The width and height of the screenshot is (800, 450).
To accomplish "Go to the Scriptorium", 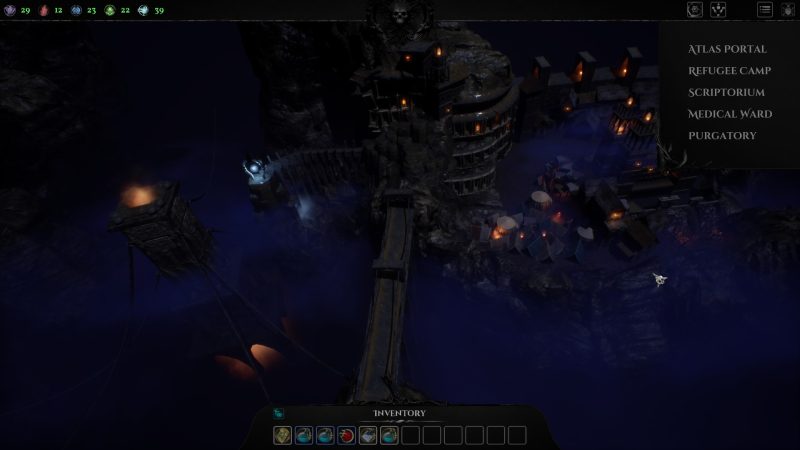I will tap(726, 92).
